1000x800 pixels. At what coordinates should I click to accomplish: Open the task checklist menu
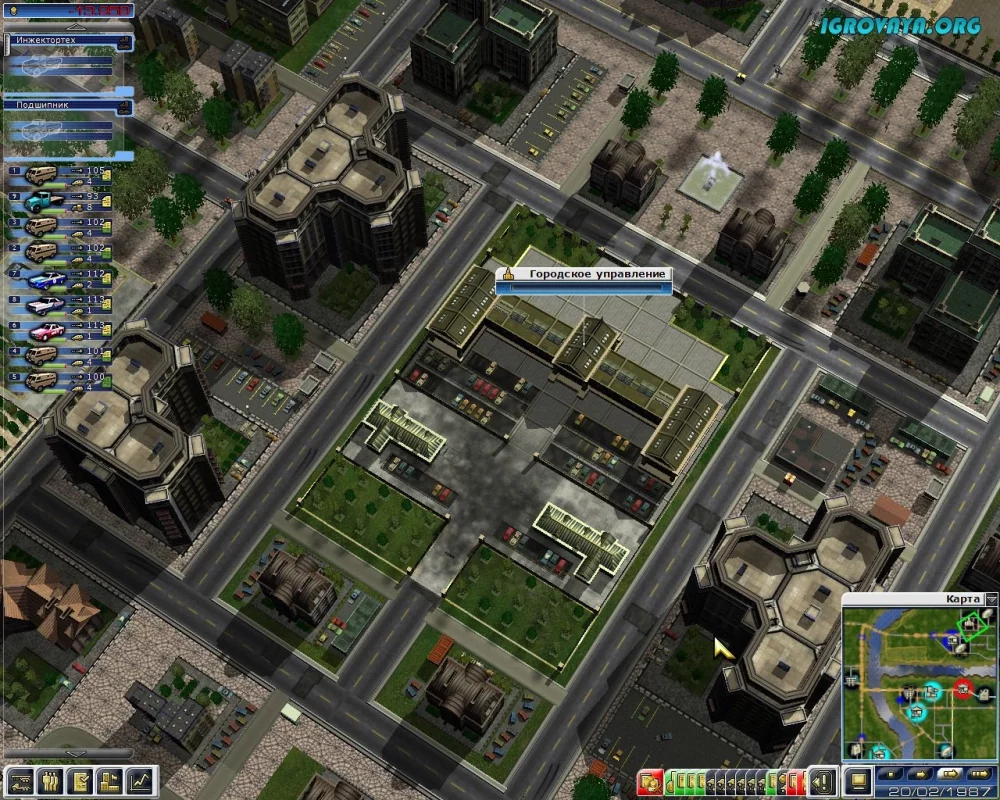(x=81, y=780)
